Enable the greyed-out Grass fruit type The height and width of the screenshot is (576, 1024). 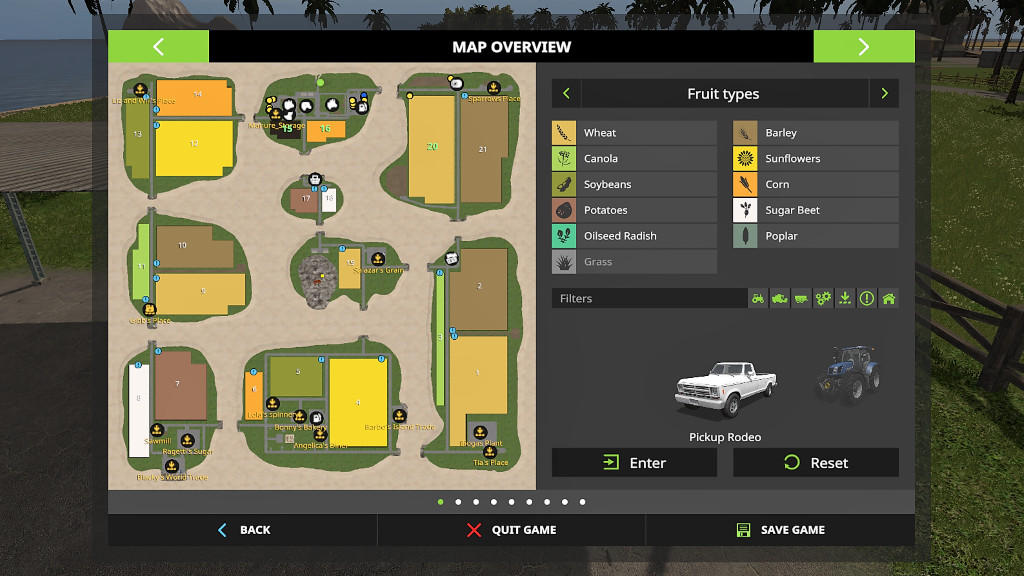coord(634,262)
